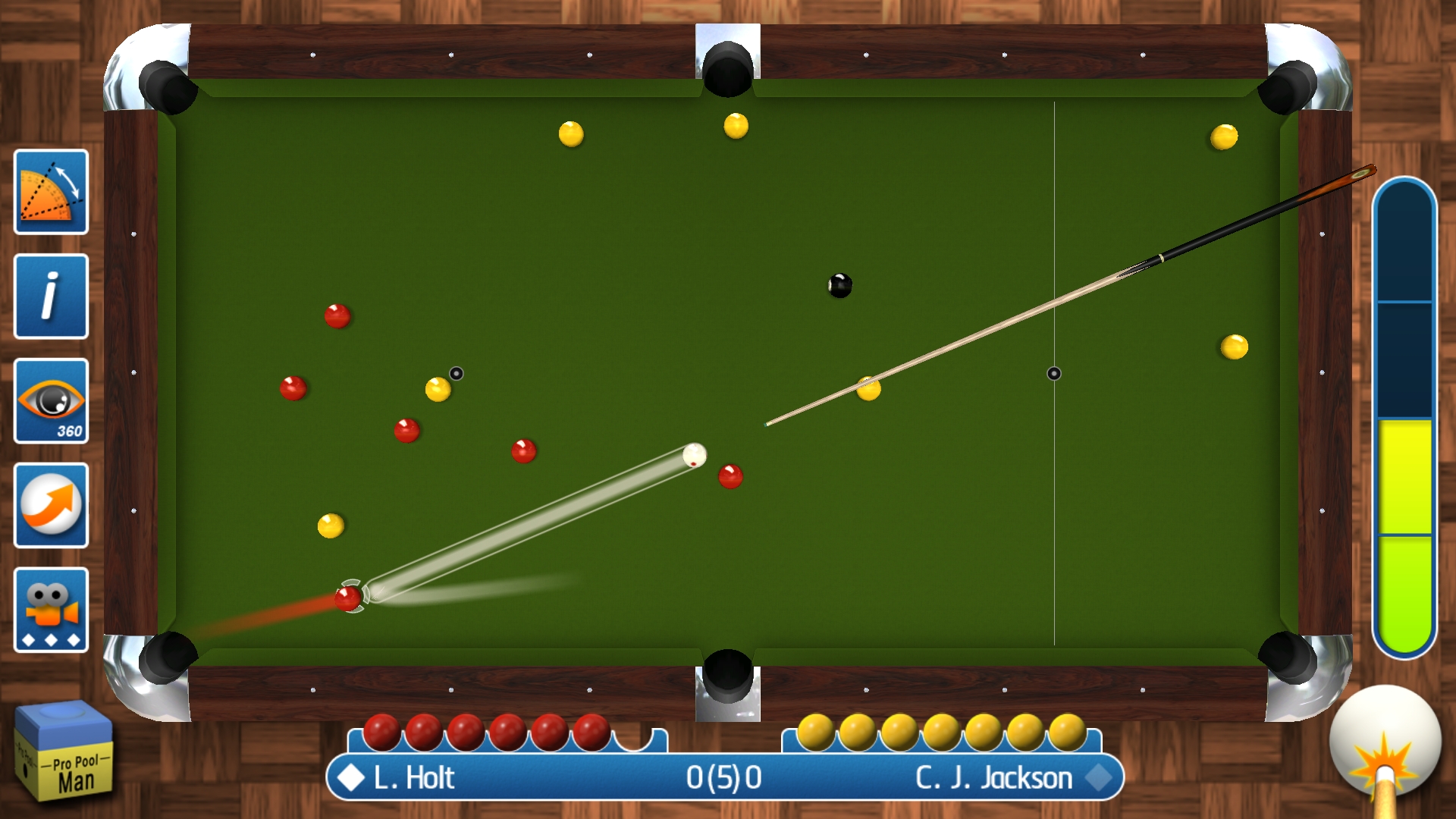Image resolution: width=1456 pixels, height=819 pixels.
Task: Select the cue ball on the table
Action: point(695,455)
